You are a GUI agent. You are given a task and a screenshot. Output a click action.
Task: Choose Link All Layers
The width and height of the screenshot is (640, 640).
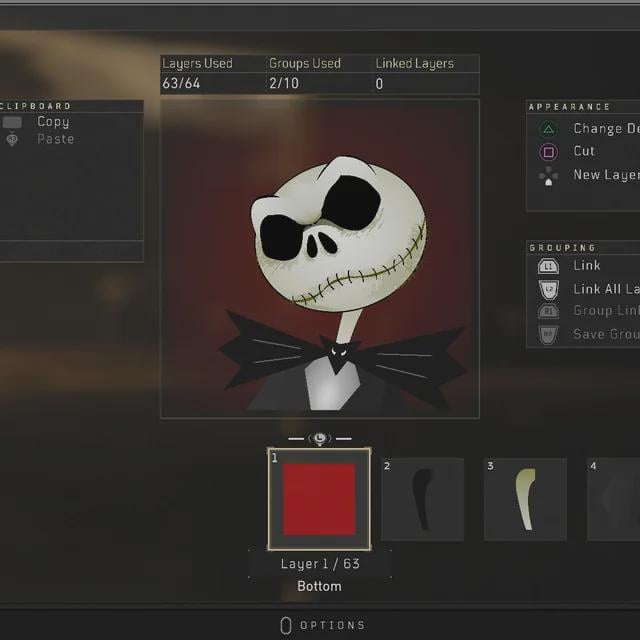[x=605, y=289]
